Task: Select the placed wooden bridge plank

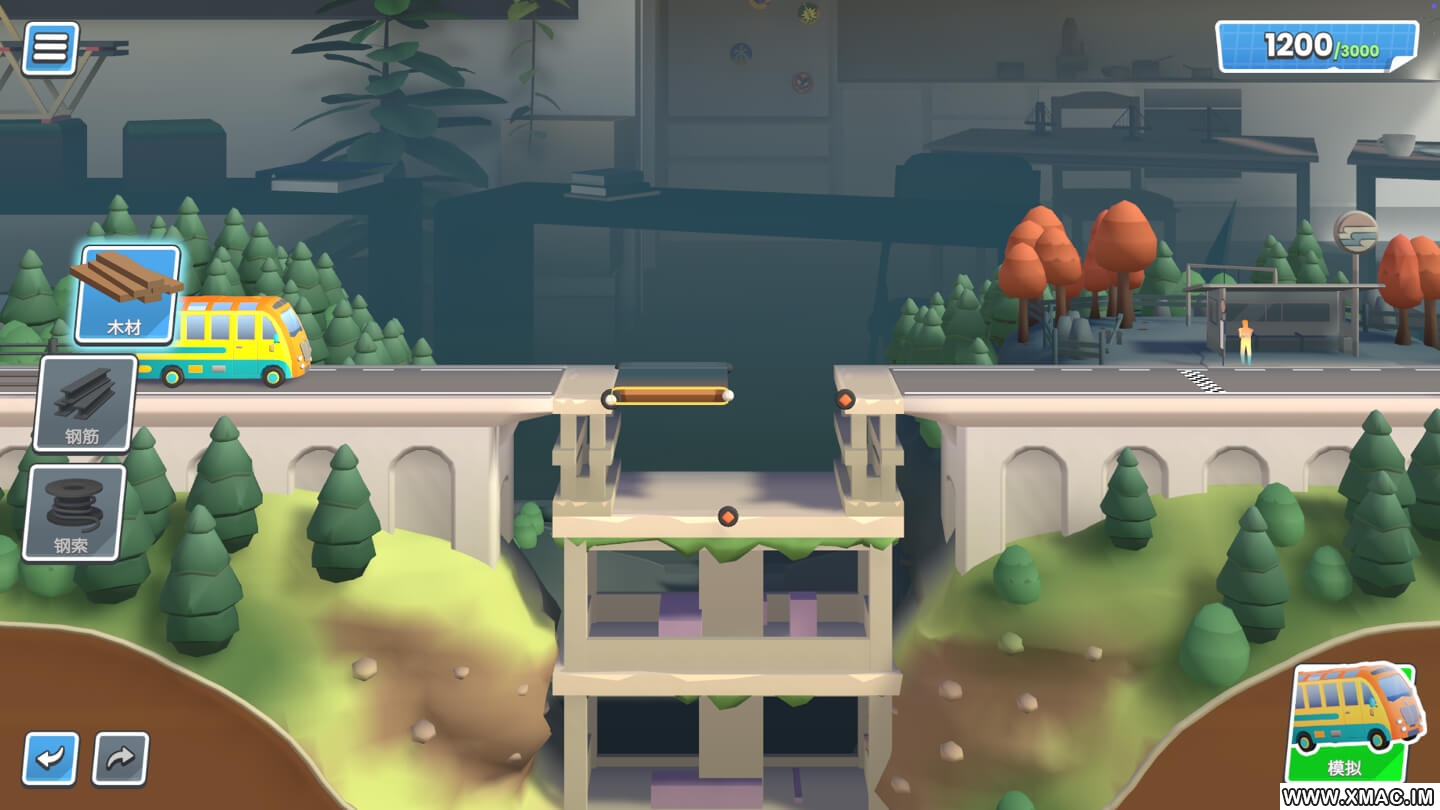Action: [x=669, y=396]
